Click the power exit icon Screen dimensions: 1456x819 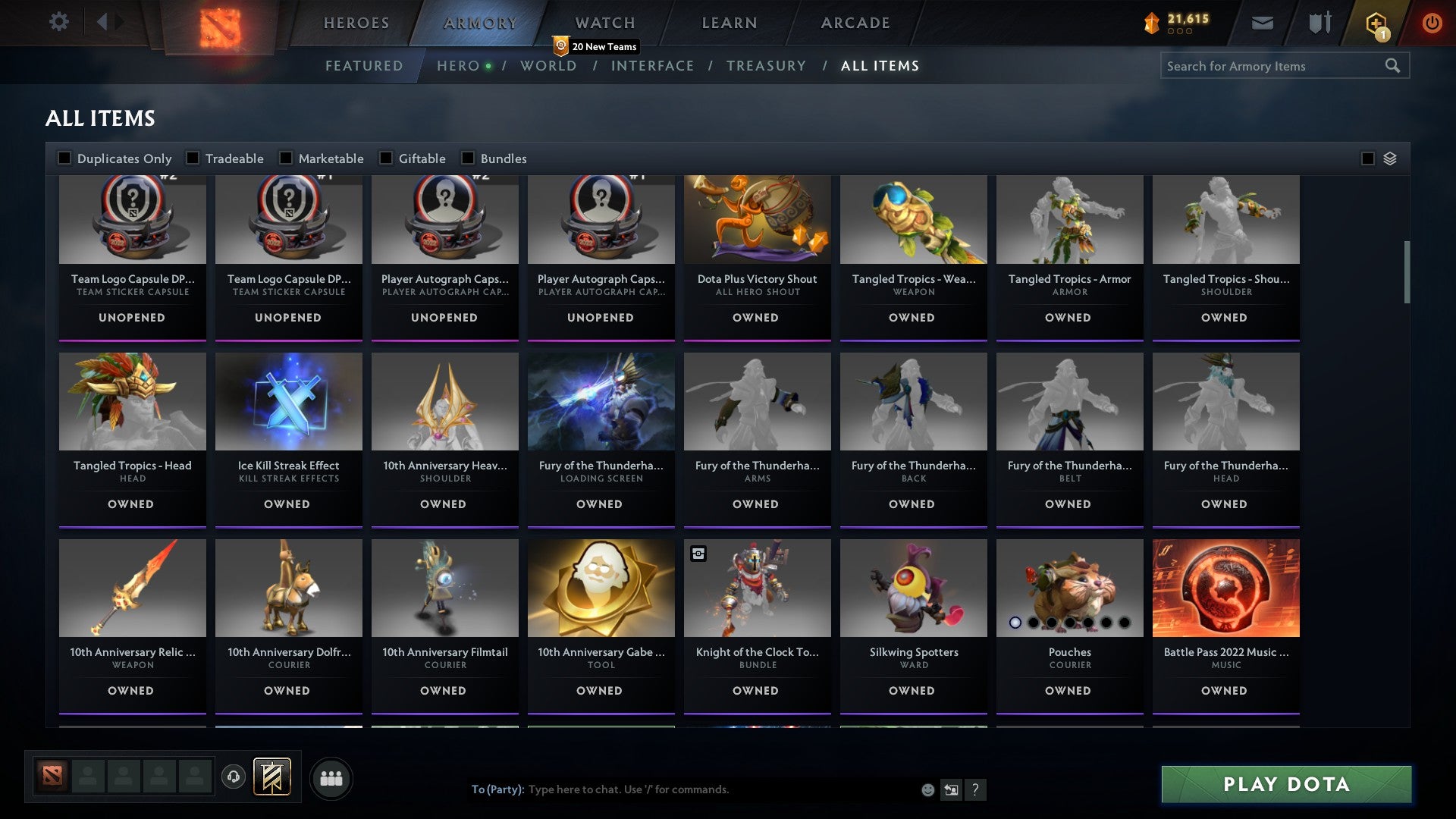point(1432,23)
